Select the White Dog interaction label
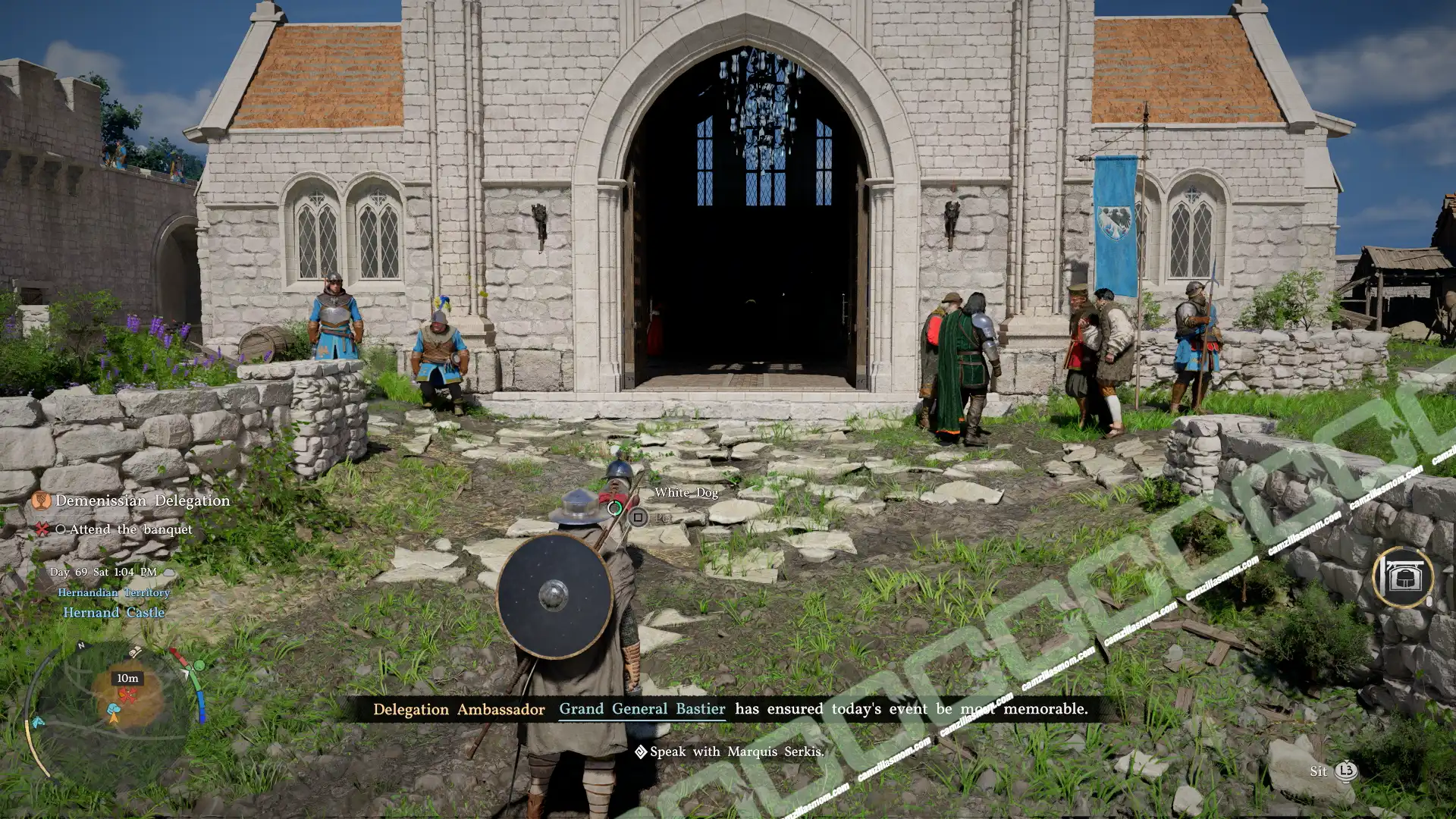The width and height of the screenshot is (1456, 819). (x=686, y=493)
